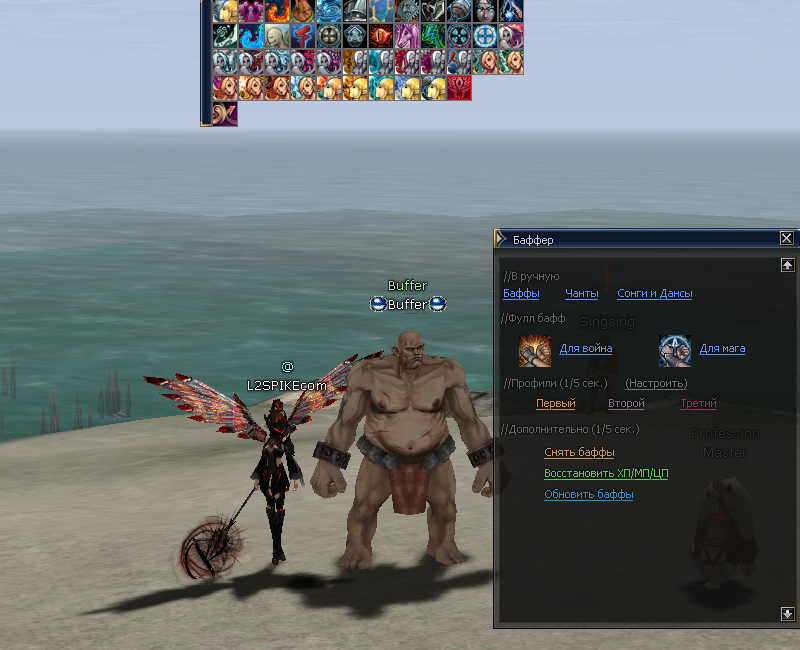
Task: Apply the full buff Для война
Action: pyautogui.click(x=586, y=349)
